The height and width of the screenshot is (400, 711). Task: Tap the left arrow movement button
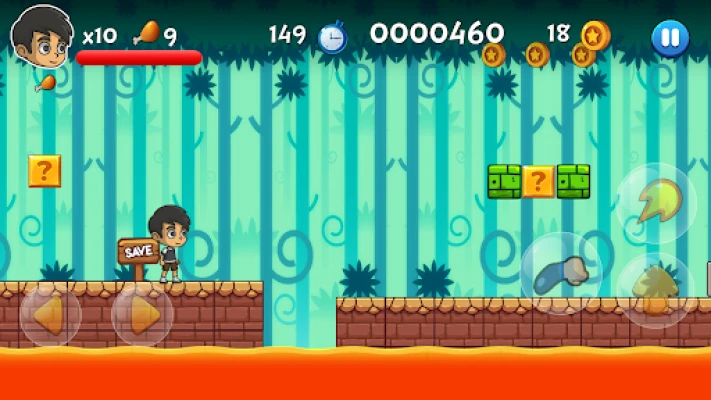tap(49, 314)
